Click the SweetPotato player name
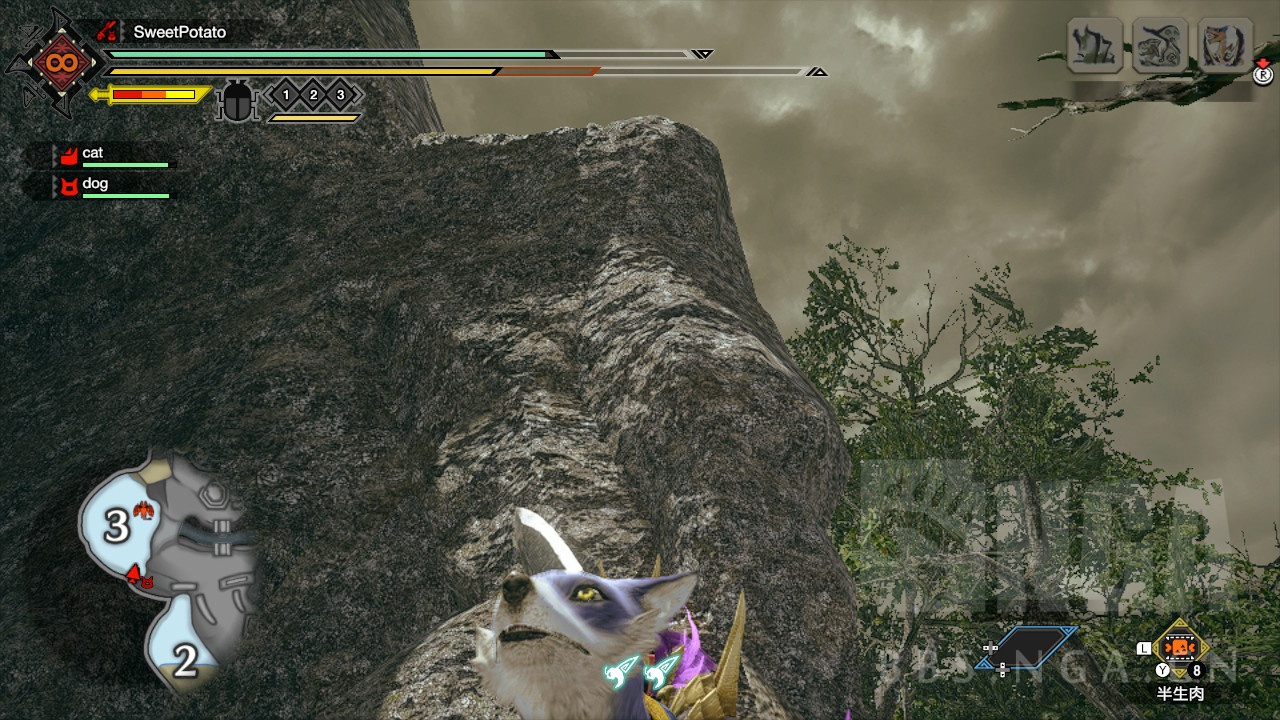Screen dimensions: 1280x720 coord(179,32)
